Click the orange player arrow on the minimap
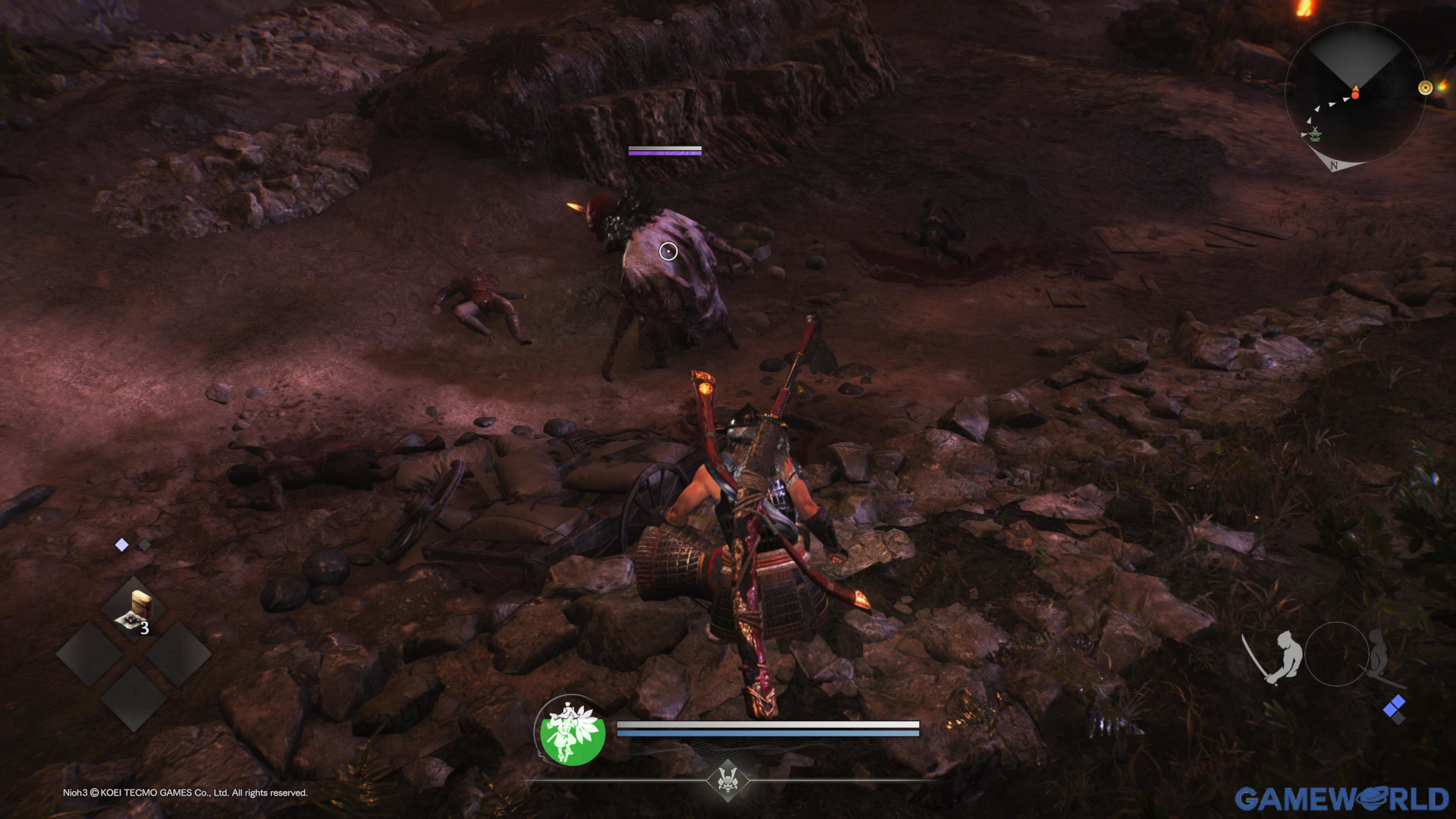The height and width of the screenshot is (819, 1456). click(x=1355, y=93)
